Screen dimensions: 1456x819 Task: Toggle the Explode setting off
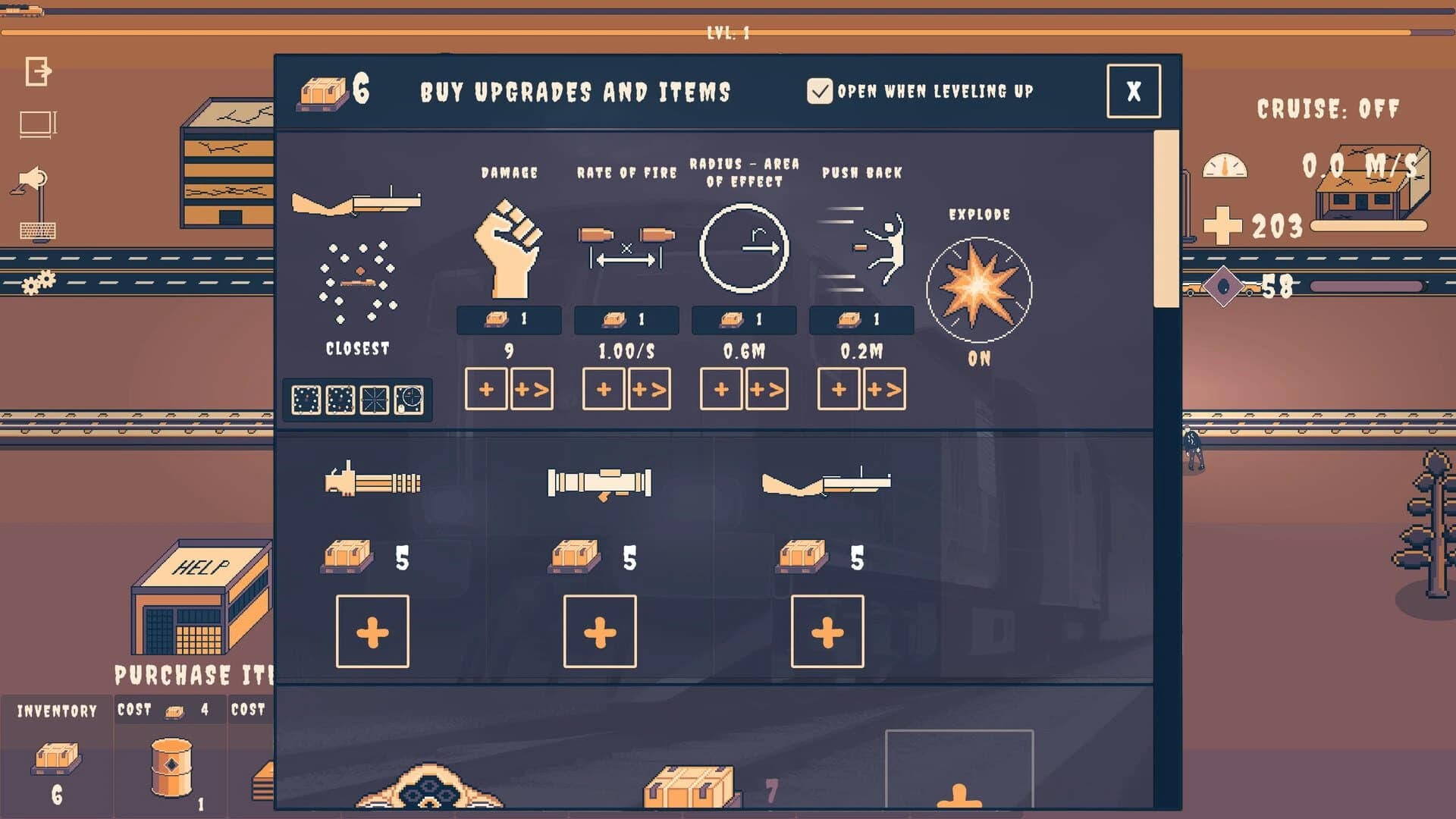click(980, 288)
